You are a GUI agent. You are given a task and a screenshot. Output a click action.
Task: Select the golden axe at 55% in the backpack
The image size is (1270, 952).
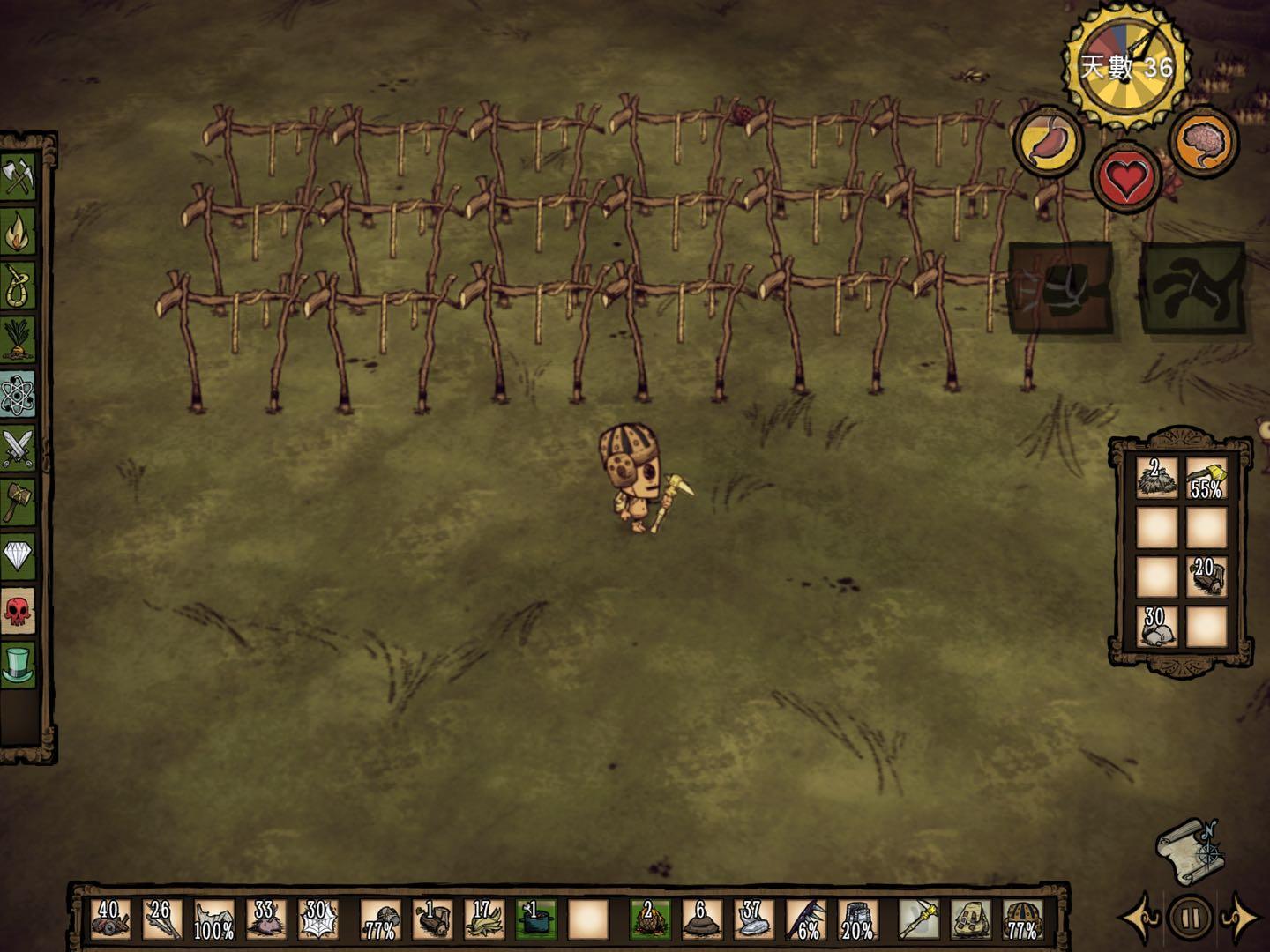pyautogui.click(x=1206, y=479)
